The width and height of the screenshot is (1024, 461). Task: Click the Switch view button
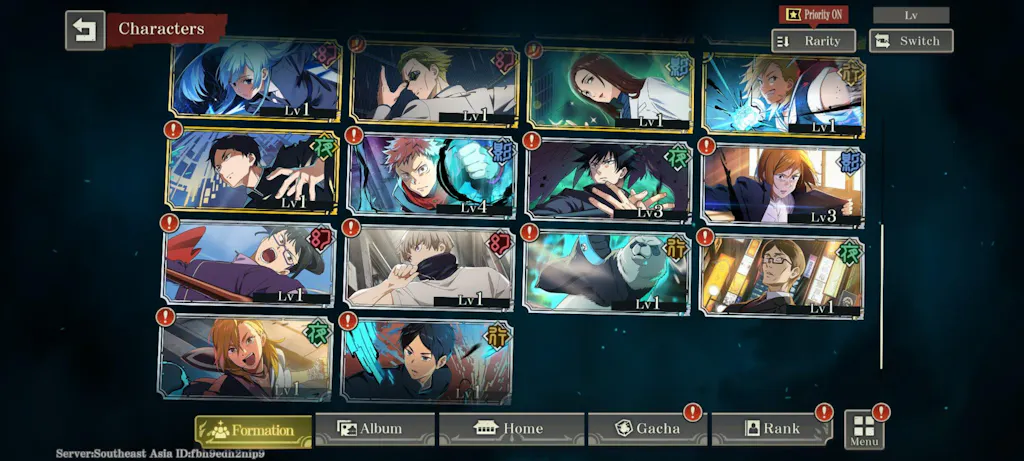[x=910, y=41]
